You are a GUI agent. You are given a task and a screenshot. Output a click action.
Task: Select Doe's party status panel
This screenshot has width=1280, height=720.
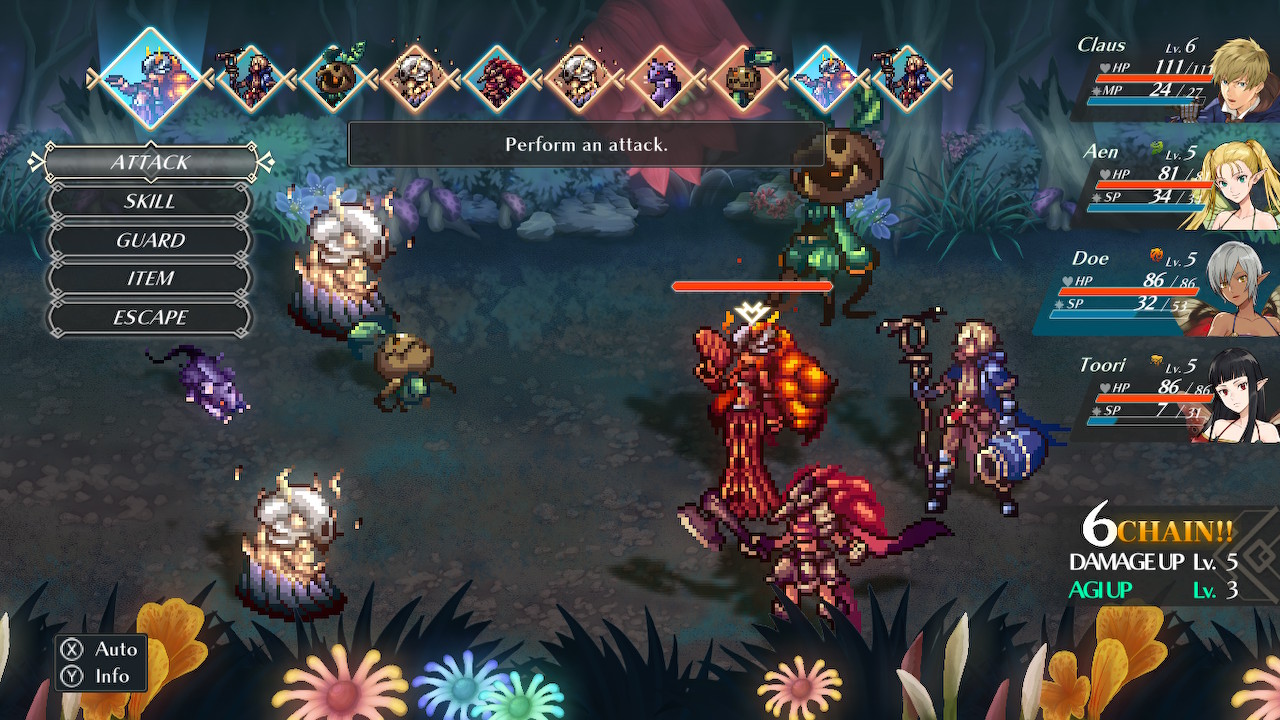tap(1170, 290)
